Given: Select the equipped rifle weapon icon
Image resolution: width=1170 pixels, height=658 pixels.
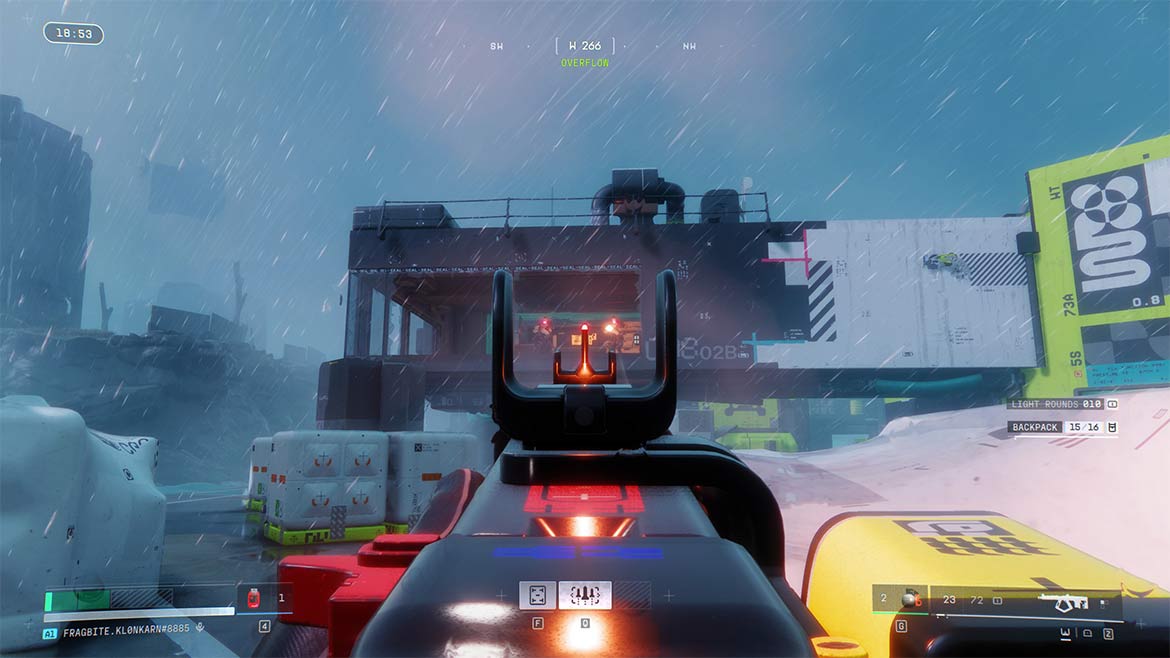Looking at the screenshot, I should (1062, 602).
